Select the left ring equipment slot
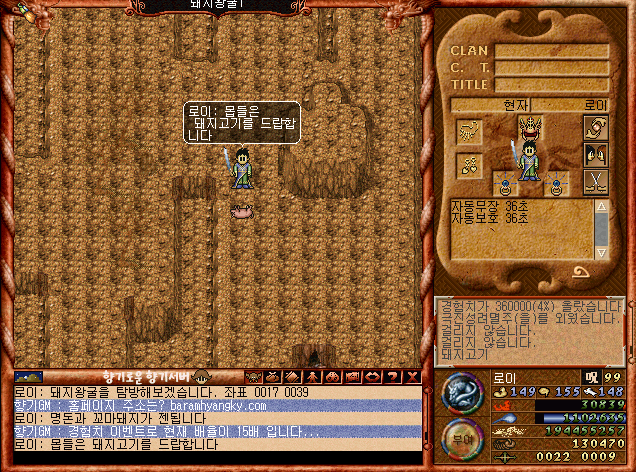The width and height of the screenshot is (636, 472). click(x=506, y=184)
